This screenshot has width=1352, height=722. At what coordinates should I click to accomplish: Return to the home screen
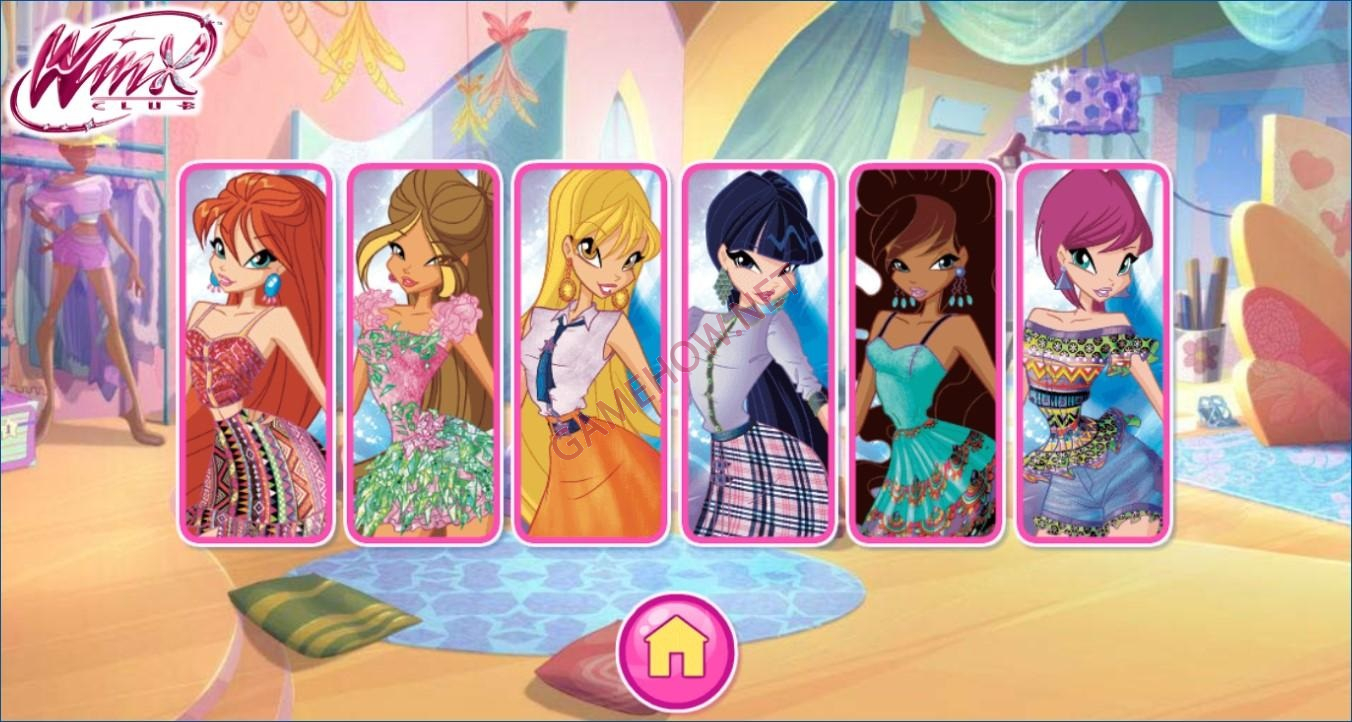(676, 652)
